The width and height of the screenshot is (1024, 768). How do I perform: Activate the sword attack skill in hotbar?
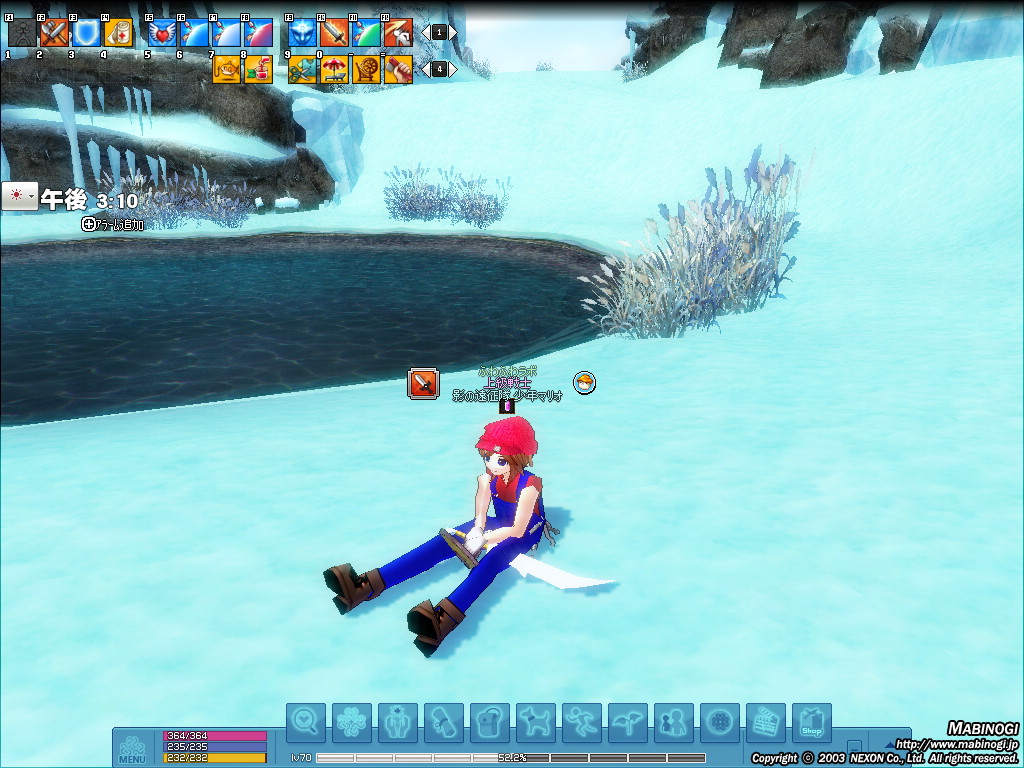point(334,34)
